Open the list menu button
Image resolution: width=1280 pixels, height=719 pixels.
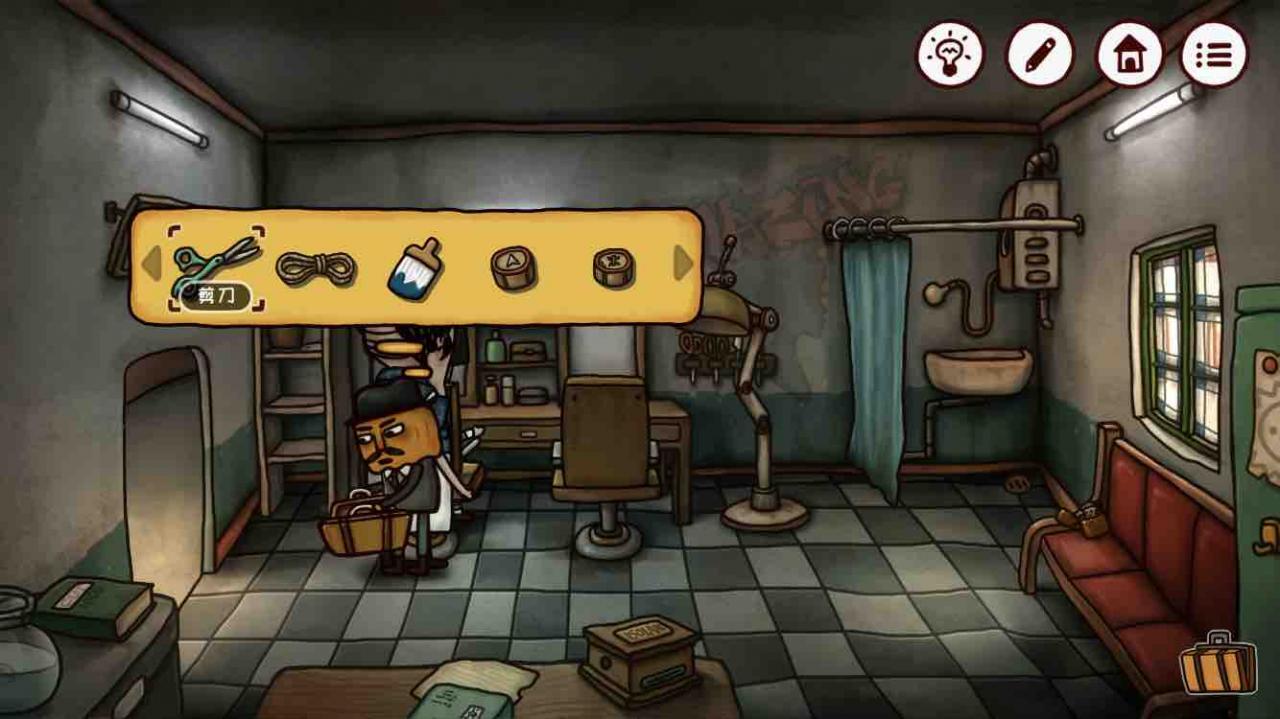click(1214, 54)
